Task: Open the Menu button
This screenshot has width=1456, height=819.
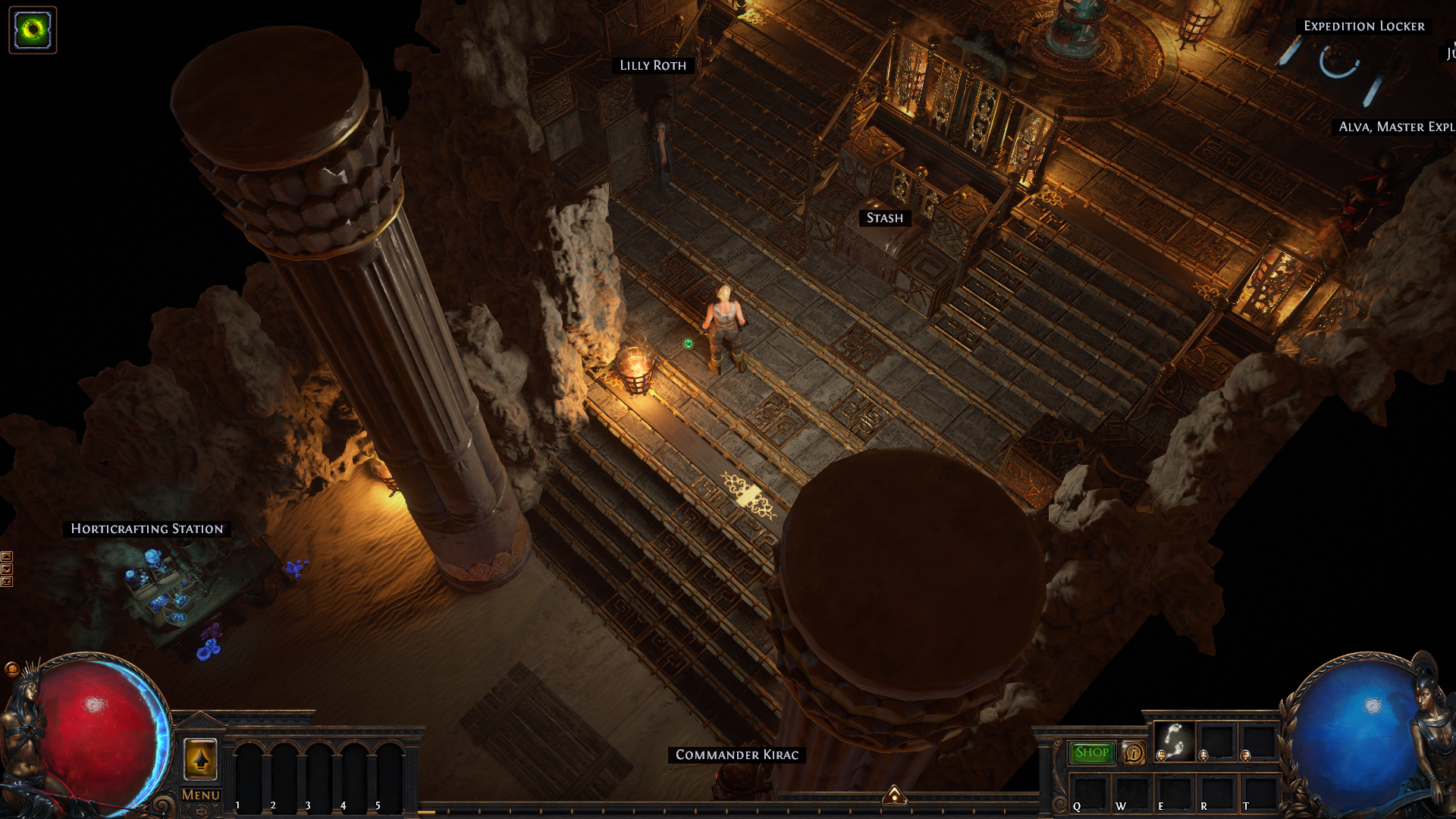Action: (200, 795)
